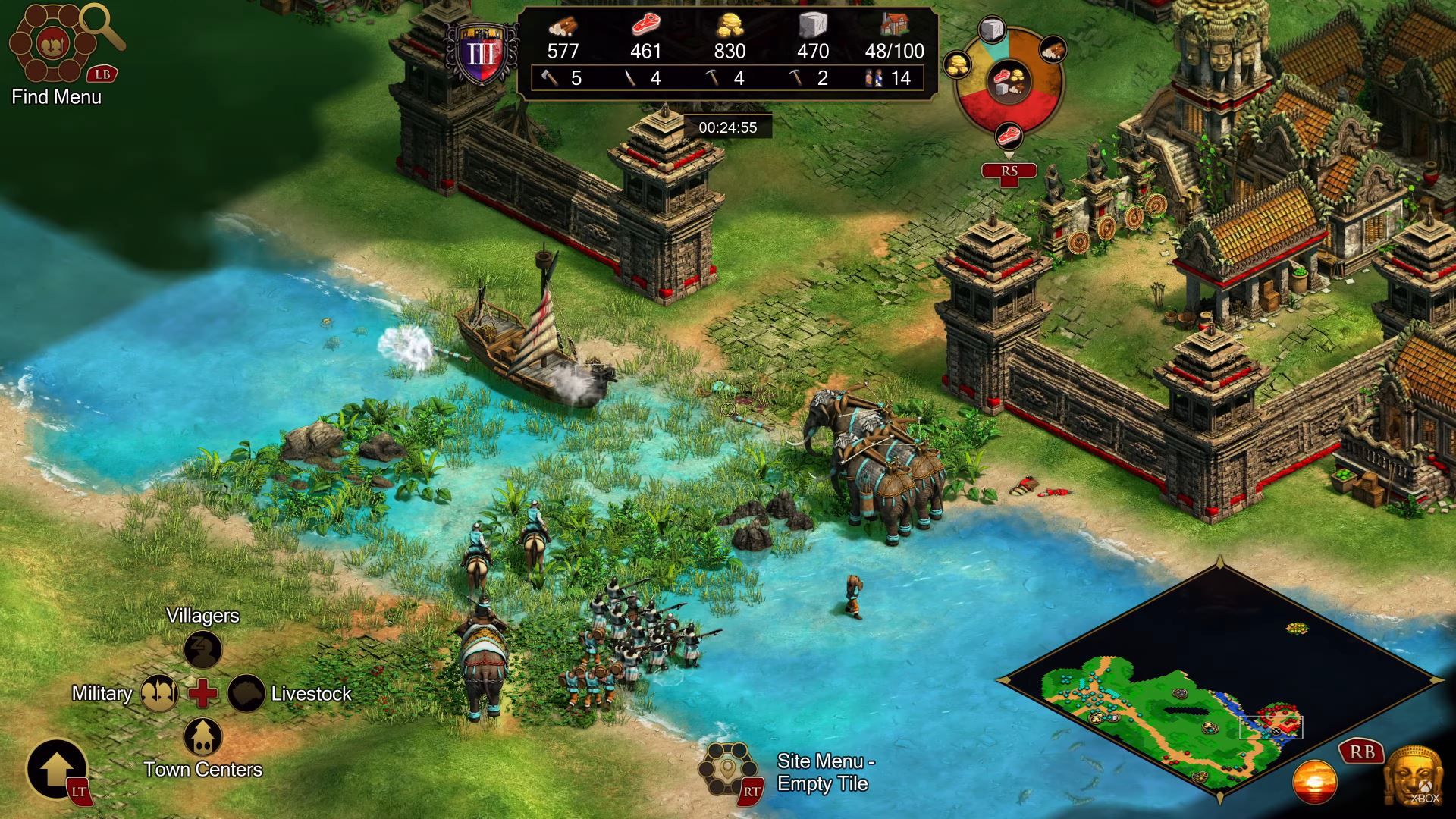Image resolution: width=1456 pixels, height=819 pixels.
Task: Select the idle Villagers shortcut icon
Action: (203, 649)
